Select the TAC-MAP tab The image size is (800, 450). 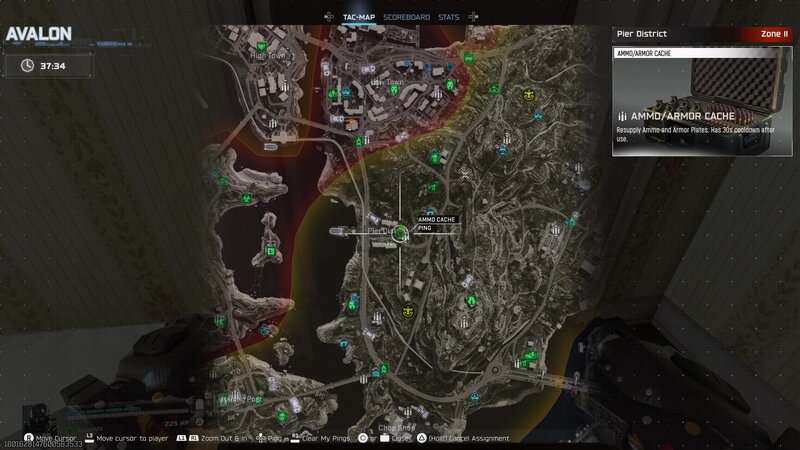(359, 17)
